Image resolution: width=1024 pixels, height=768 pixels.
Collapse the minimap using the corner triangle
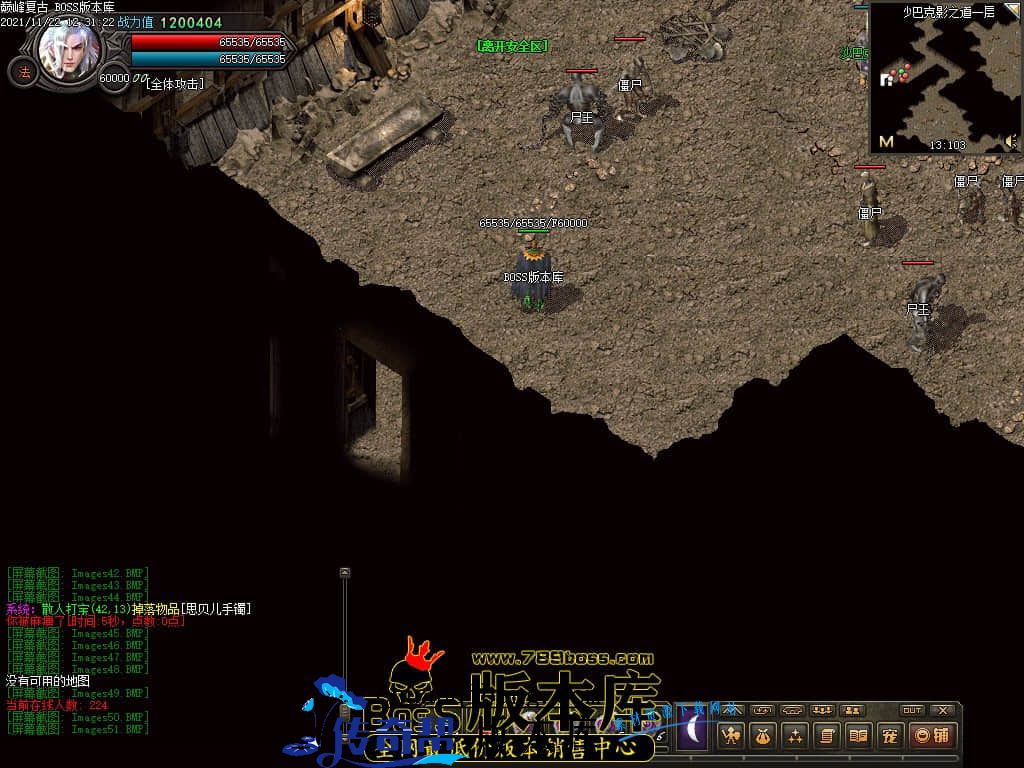point(1012,11)
